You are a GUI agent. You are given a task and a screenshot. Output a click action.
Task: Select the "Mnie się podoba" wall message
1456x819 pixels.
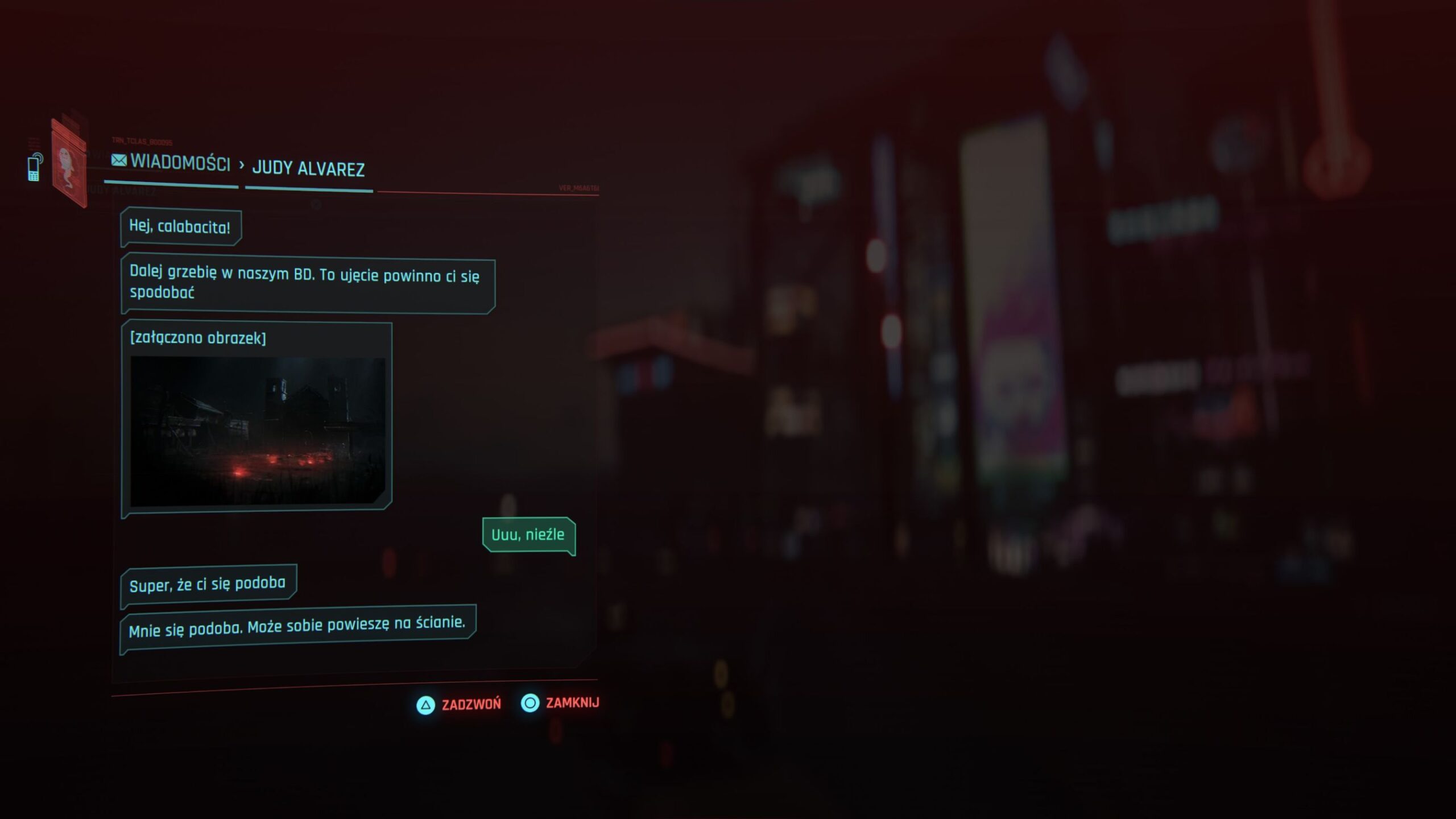pyautogui.click(x=297, y=627)
